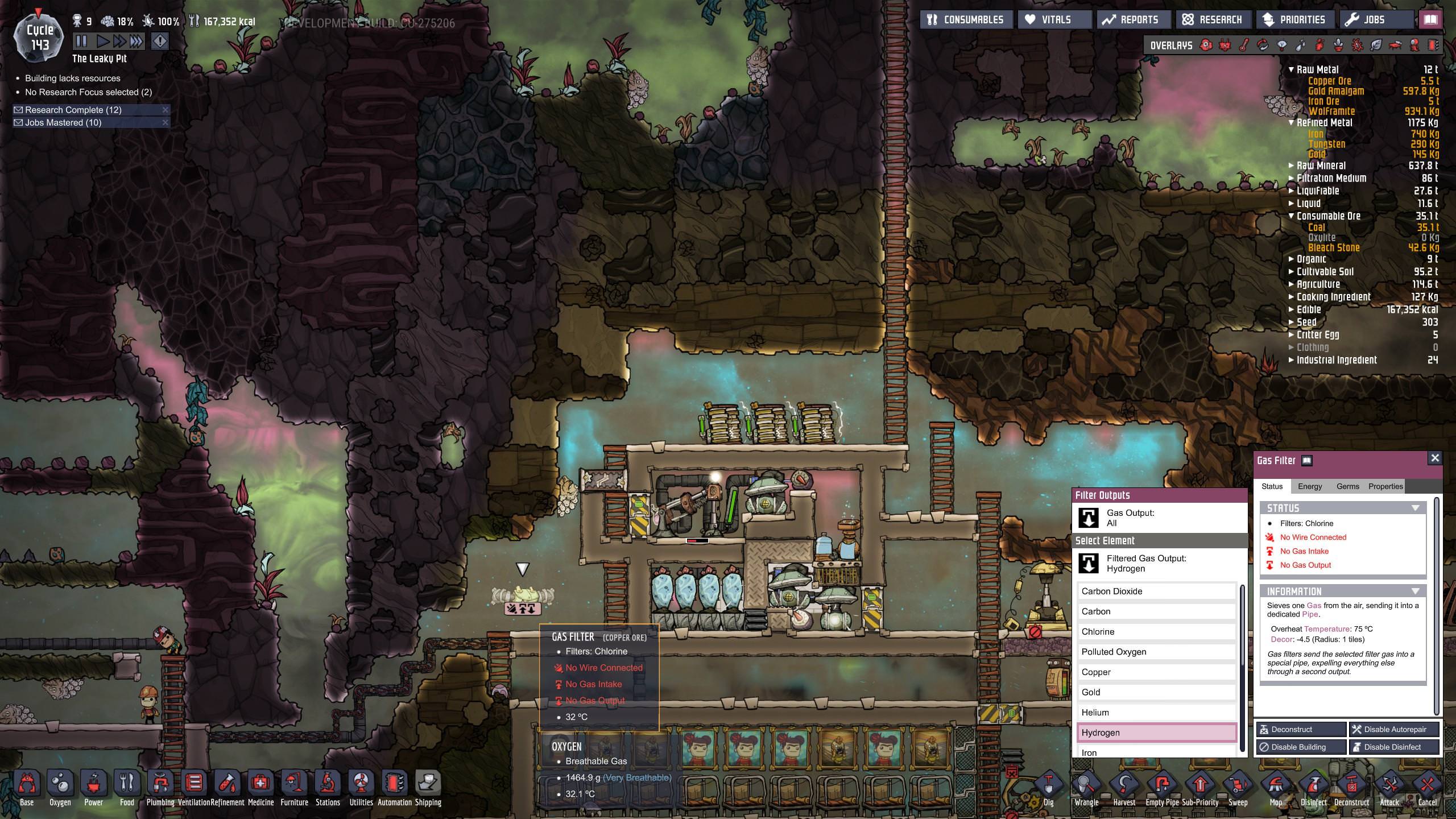Select Chlorine as the filtered element
The height and width of the screenshot is (819, 1456).
[1156, 632]
